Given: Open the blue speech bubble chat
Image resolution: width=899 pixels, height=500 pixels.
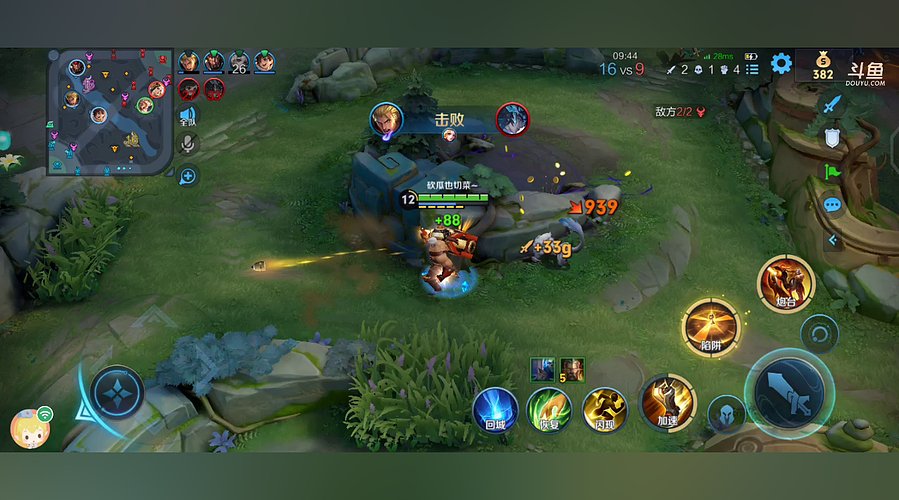Looking at the screenshot, I should point(832,205).
